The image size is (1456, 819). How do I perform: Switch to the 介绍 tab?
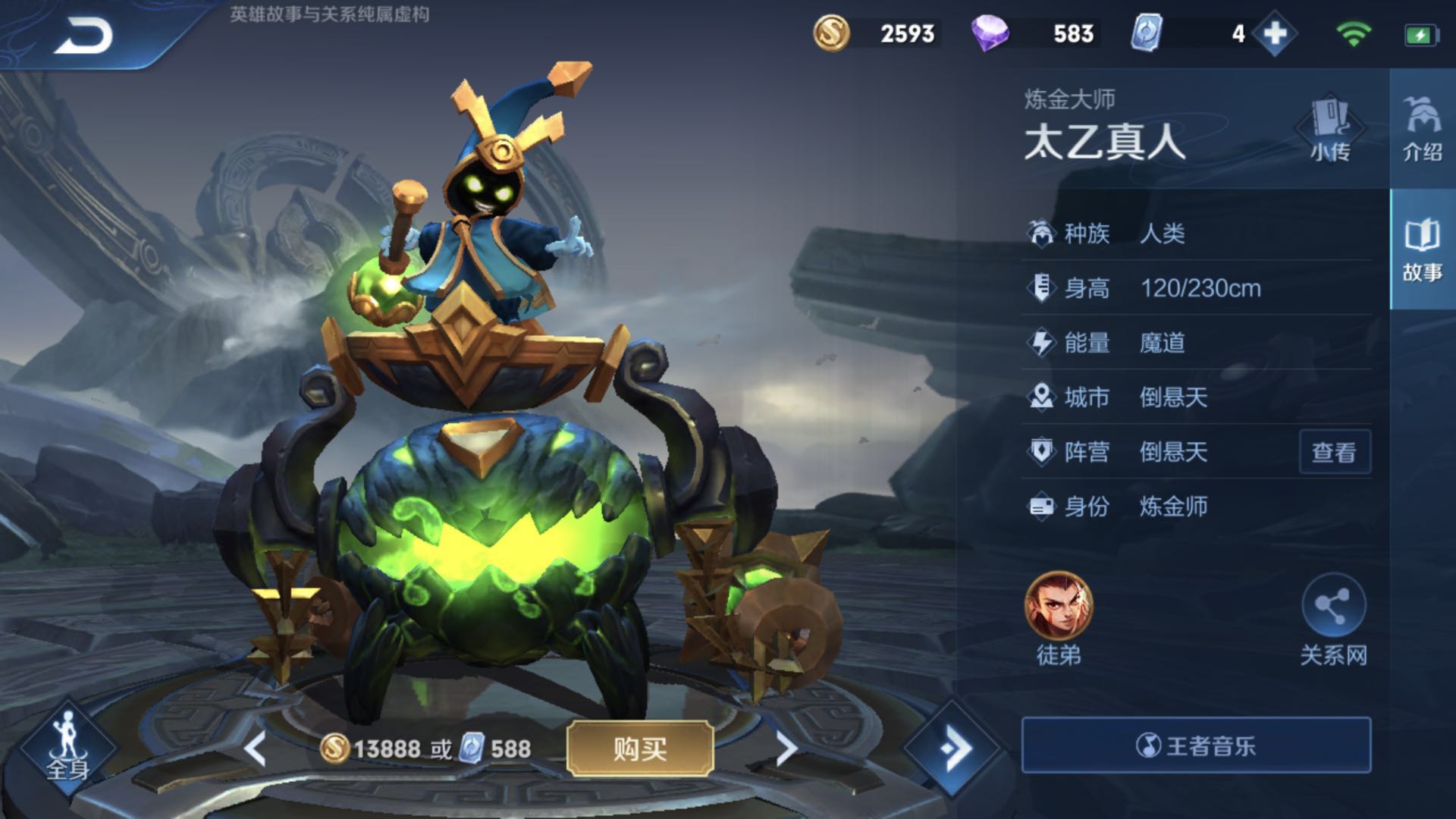point(1422,129)
